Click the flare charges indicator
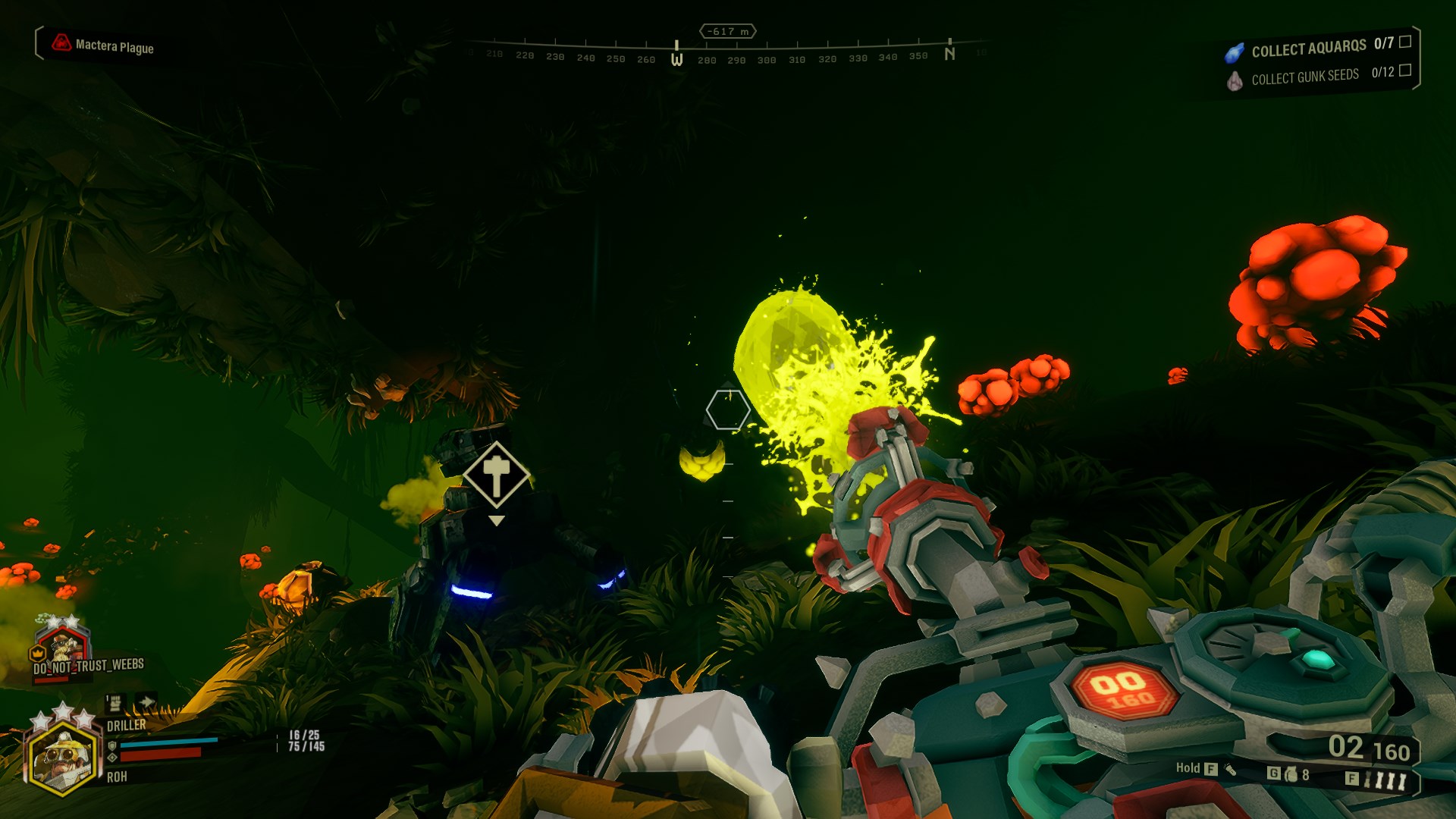Image resolution: width=1456 pixels, height=819 pixels. pos(1385,780)
